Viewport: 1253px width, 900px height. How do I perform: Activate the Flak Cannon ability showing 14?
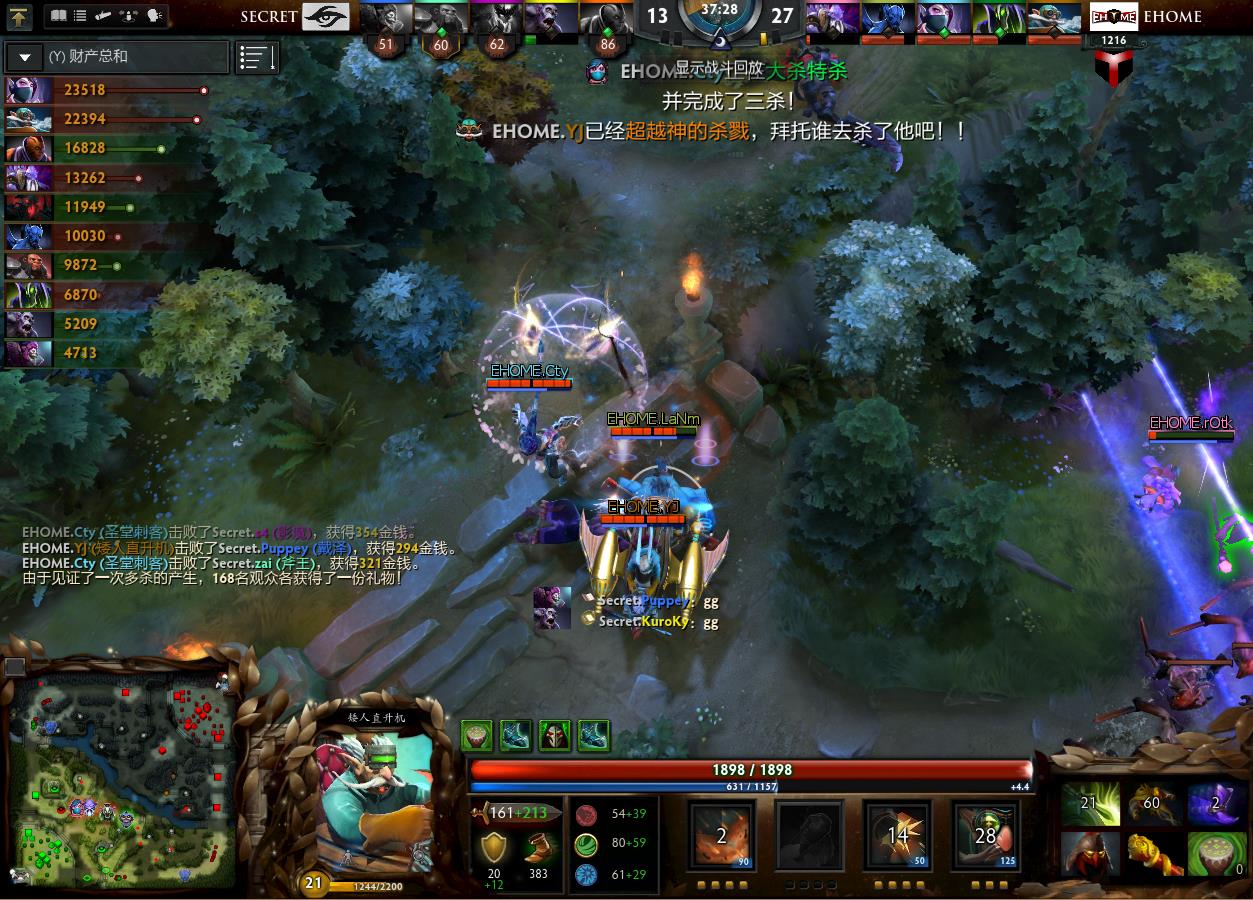pos(897,835)
